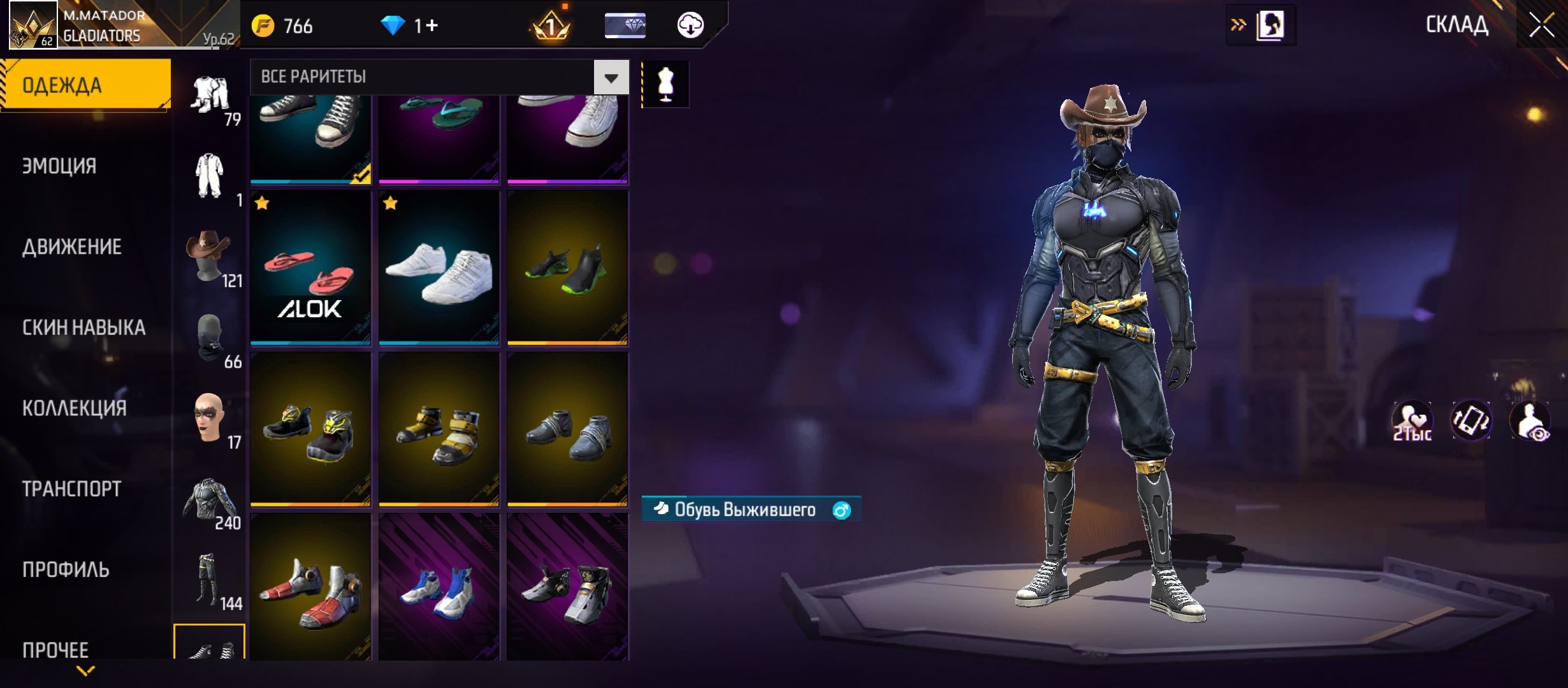Switch to the ЭМОЦИЯ tab
The height and width of the screenshot is (688, 1568).
60,166
